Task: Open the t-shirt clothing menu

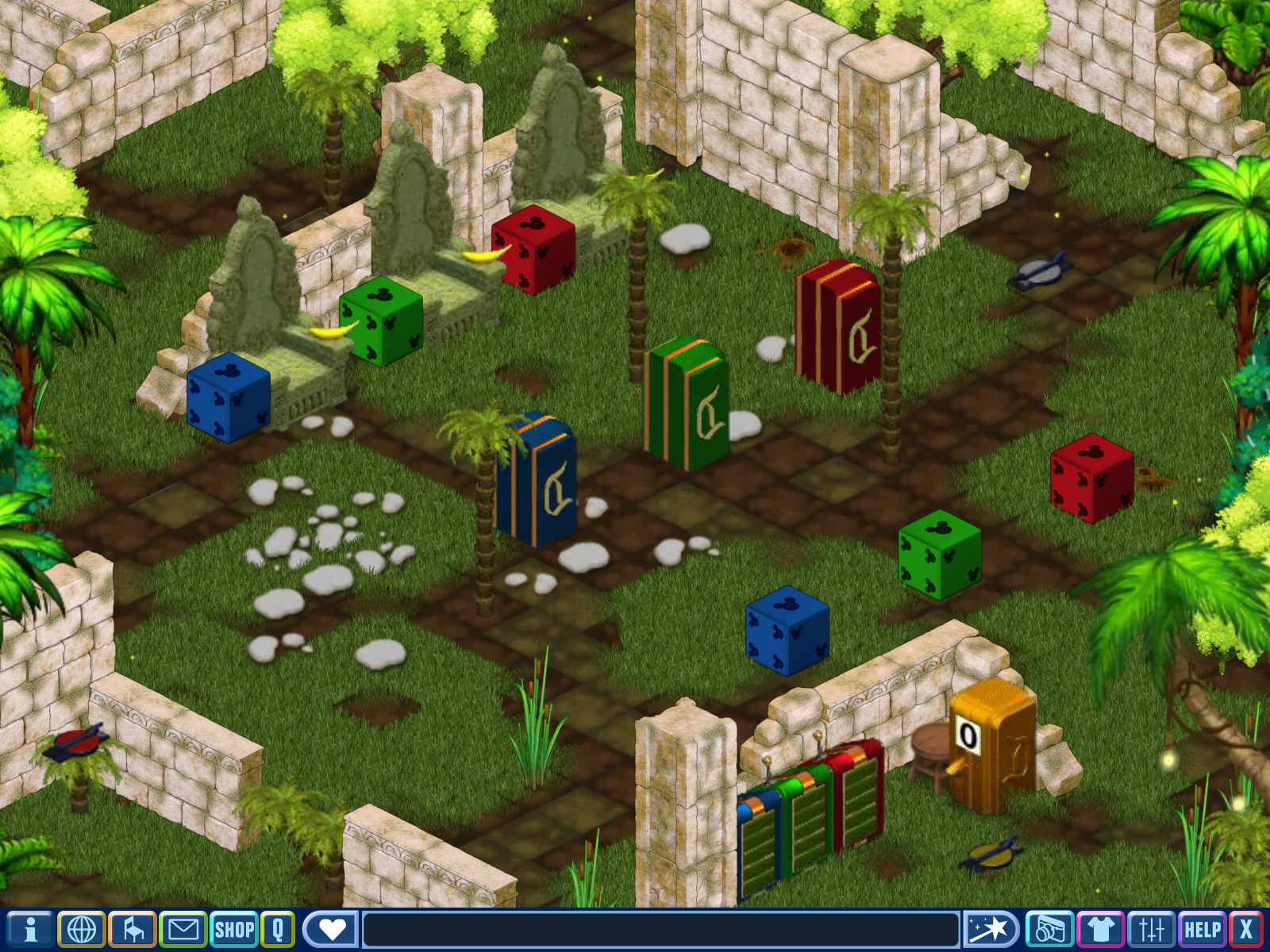Action: pos(1100,929)
